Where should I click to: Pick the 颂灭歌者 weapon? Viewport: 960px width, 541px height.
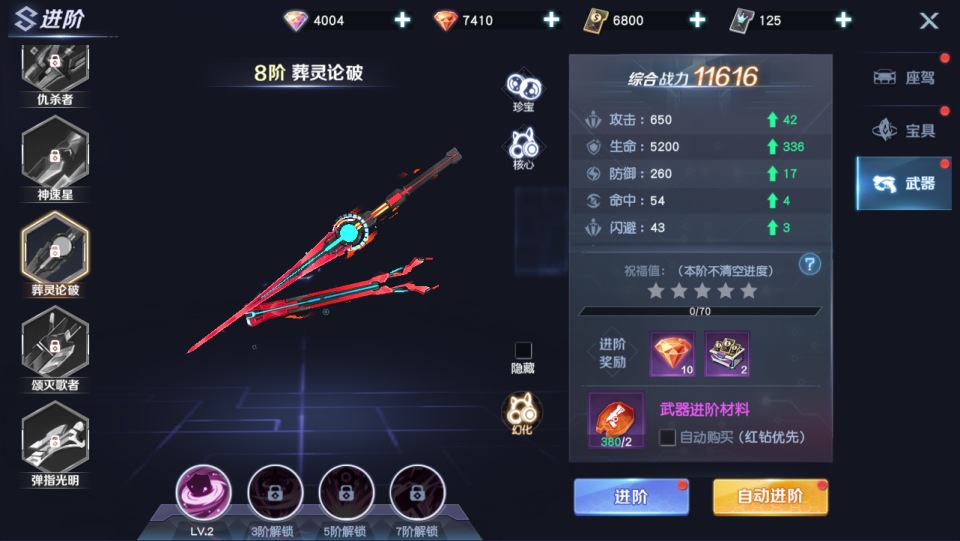click(55, 345)
